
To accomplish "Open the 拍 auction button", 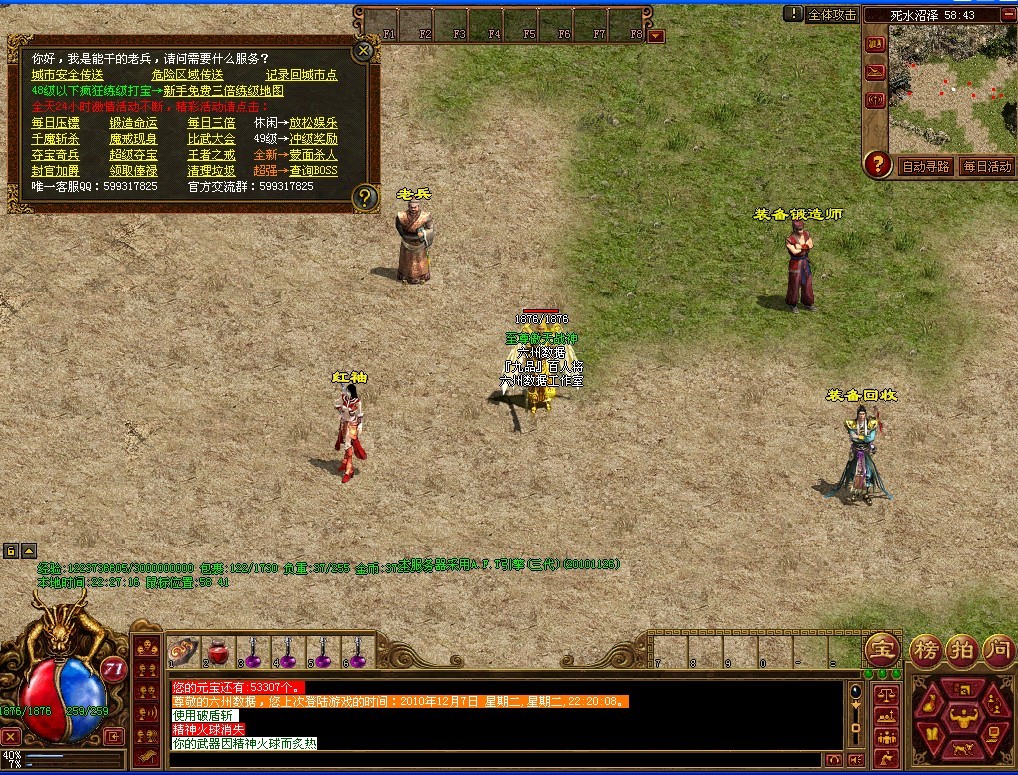I will pos(962,649).
